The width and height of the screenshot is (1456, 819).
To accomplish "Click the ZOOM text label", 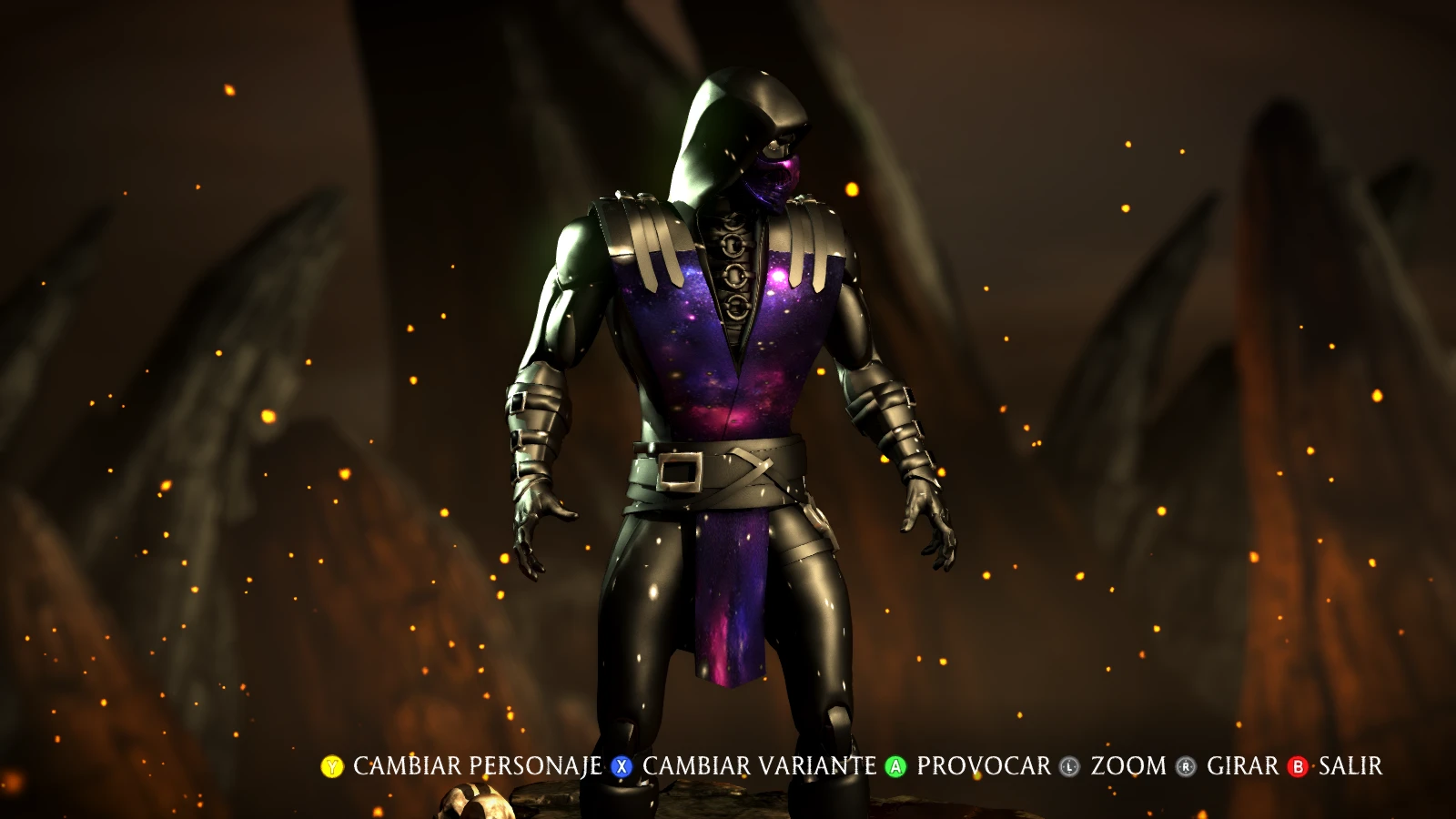I will (1128, 767).
